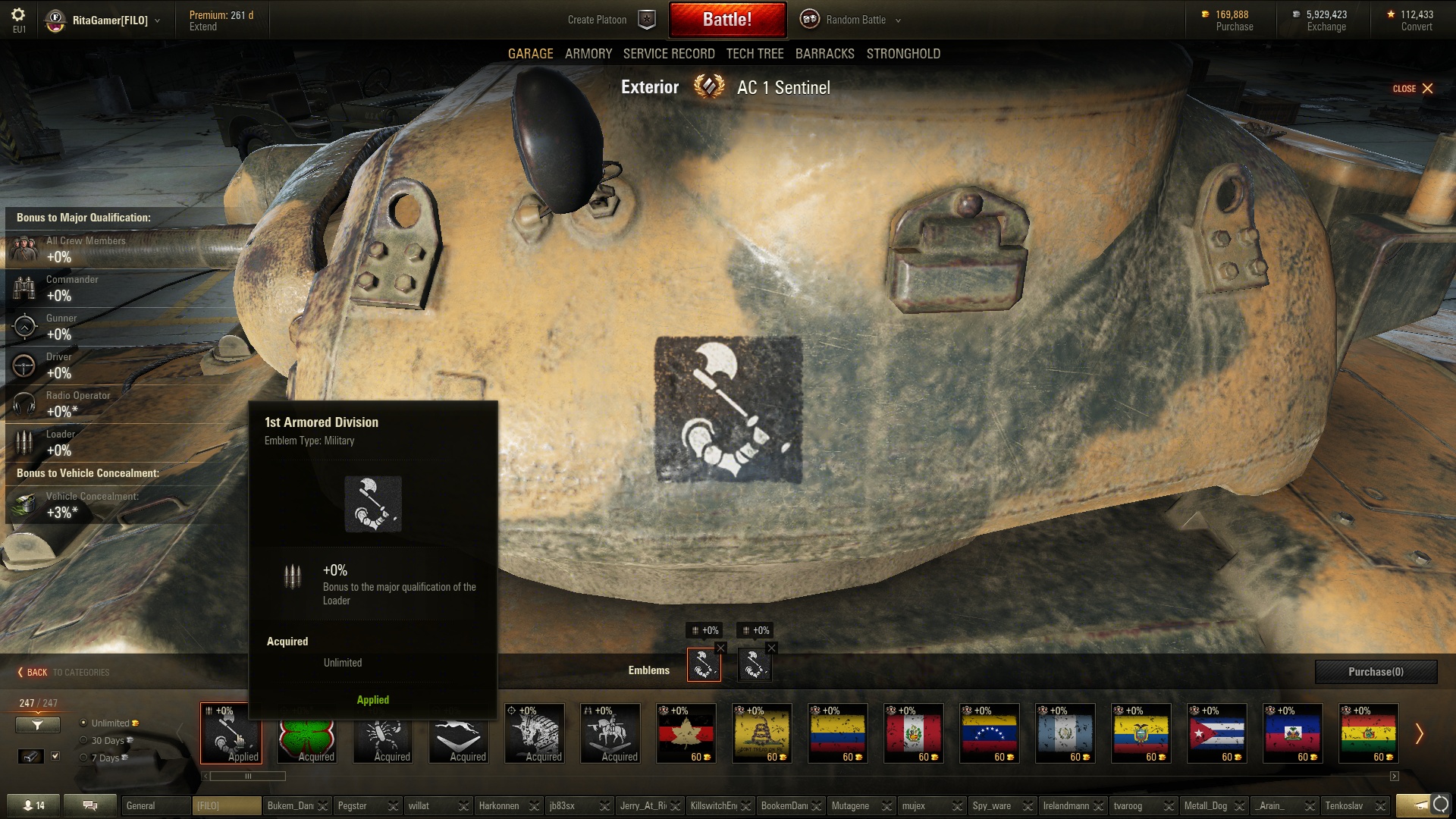
Task: Select the 30 Days duration option
Action: pos(84,740)
